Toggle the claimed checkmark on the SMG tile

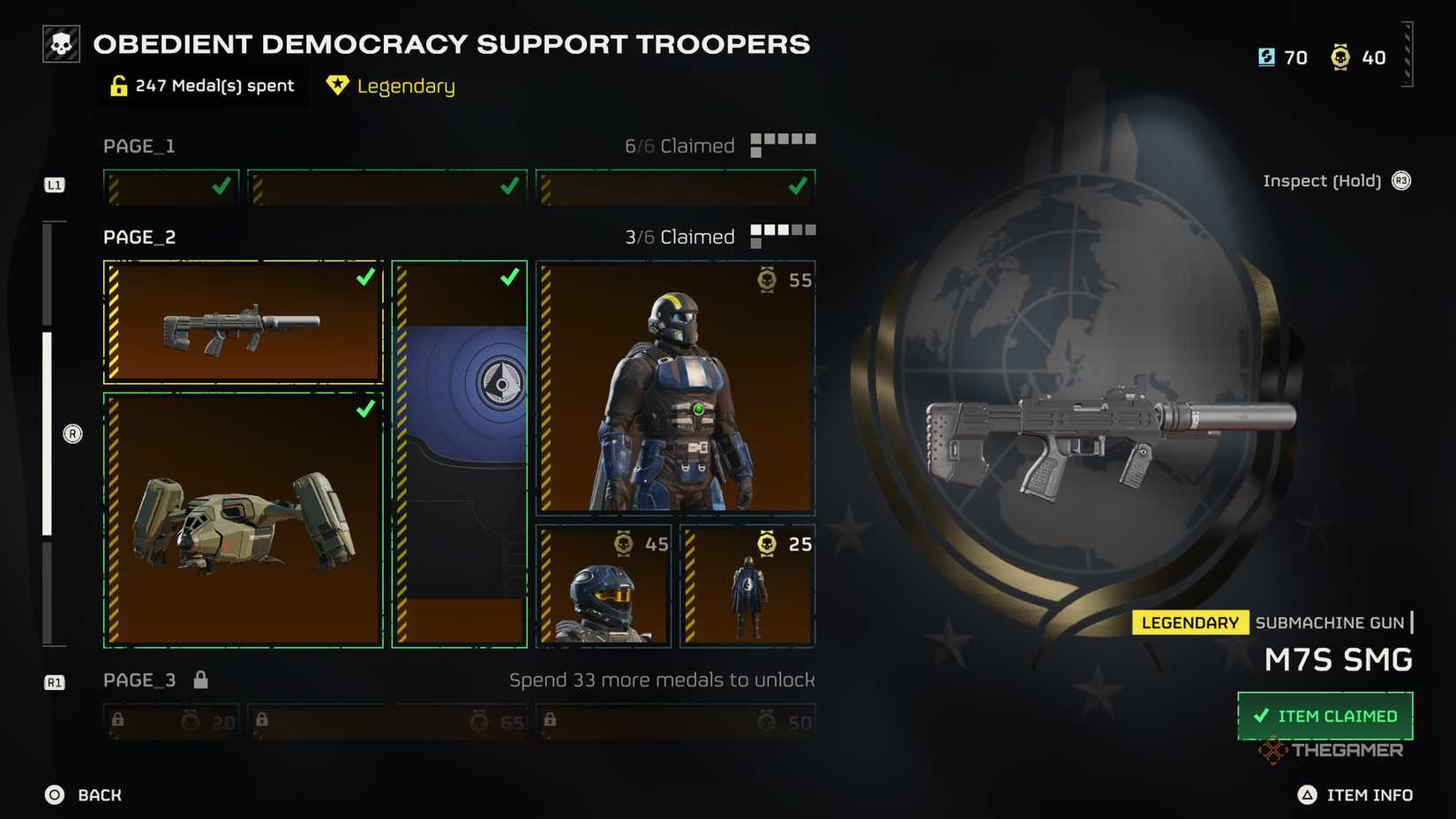[364, 278]
